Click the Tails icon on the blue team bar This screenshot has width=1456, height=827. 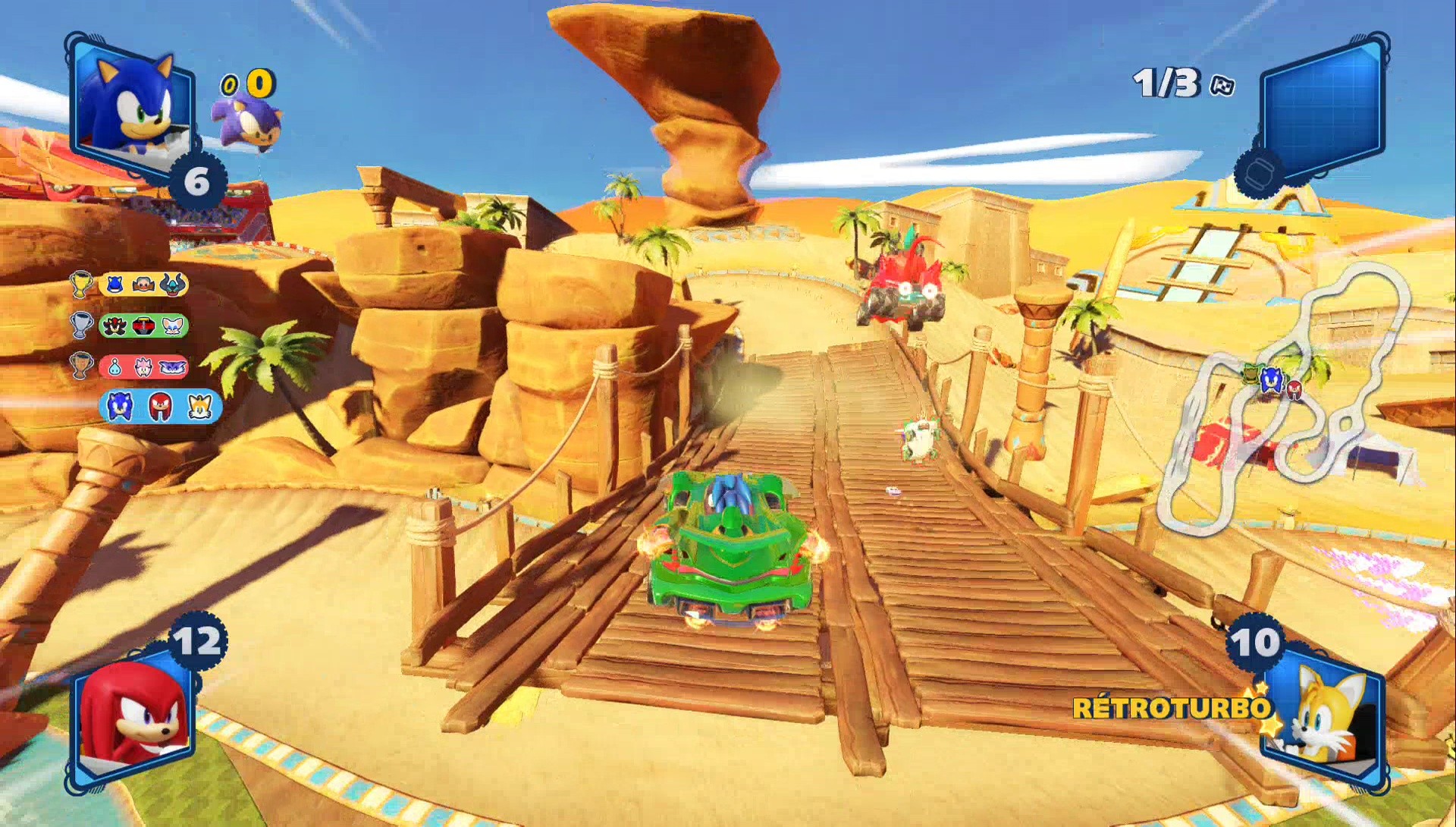coord(200,405)
